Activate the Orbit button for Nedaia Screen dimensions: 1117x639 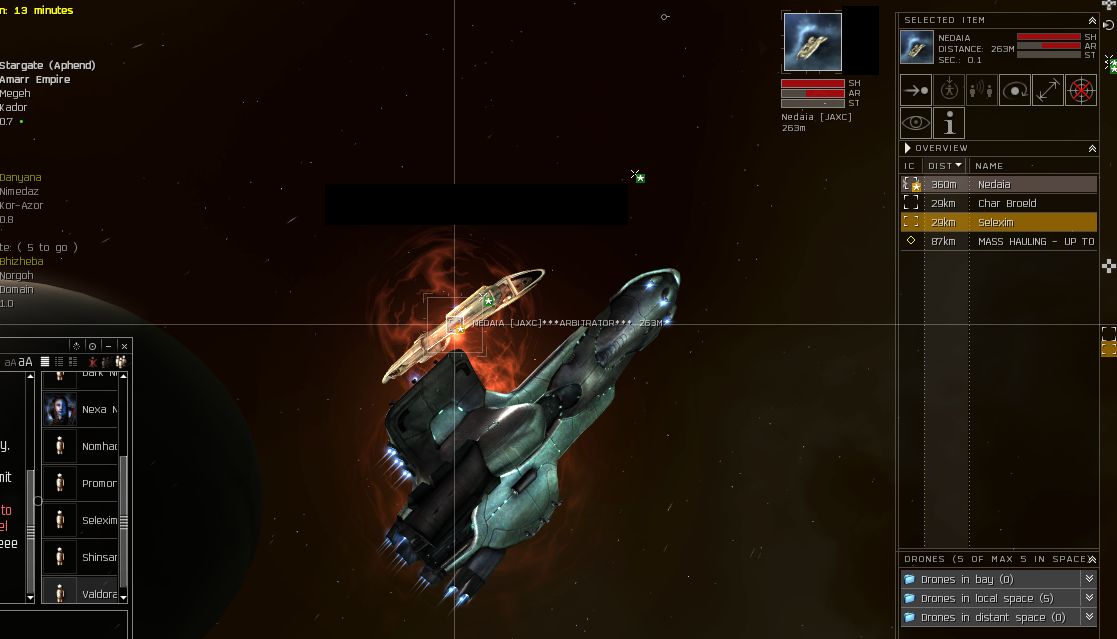click(1015, 90)
